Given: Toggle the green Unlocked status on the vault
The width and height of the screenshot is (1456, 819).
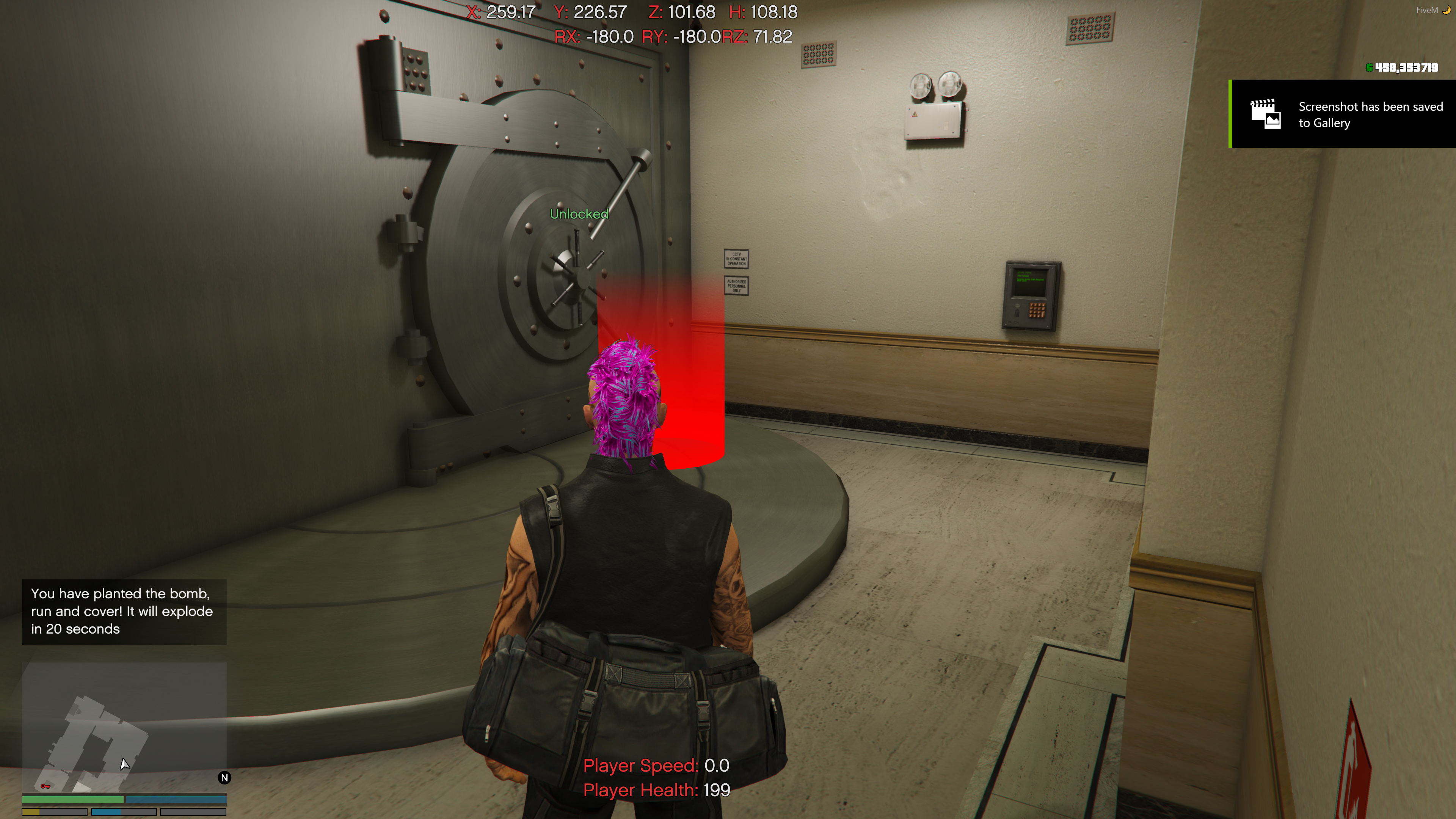Looking at the screenshot, I should click(x=579, y=213).
